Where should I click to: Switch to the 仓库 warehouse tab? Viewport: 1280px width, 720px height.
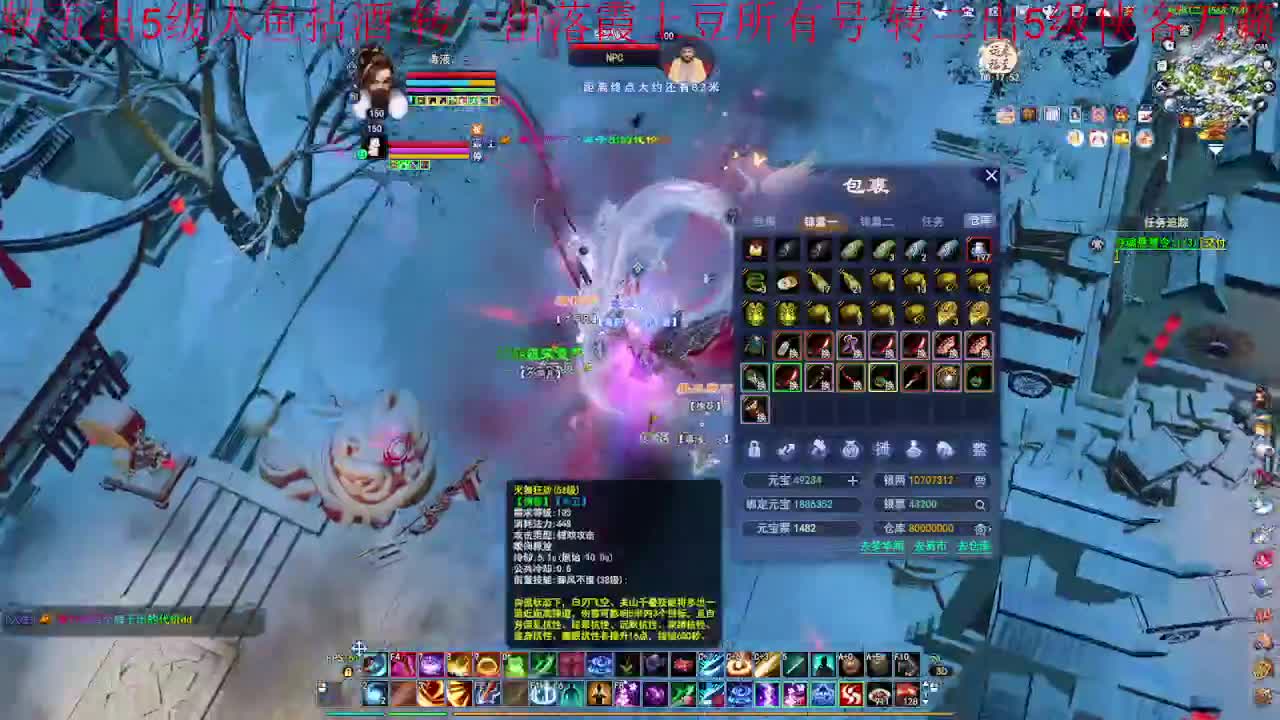click(x=977, y=222)
